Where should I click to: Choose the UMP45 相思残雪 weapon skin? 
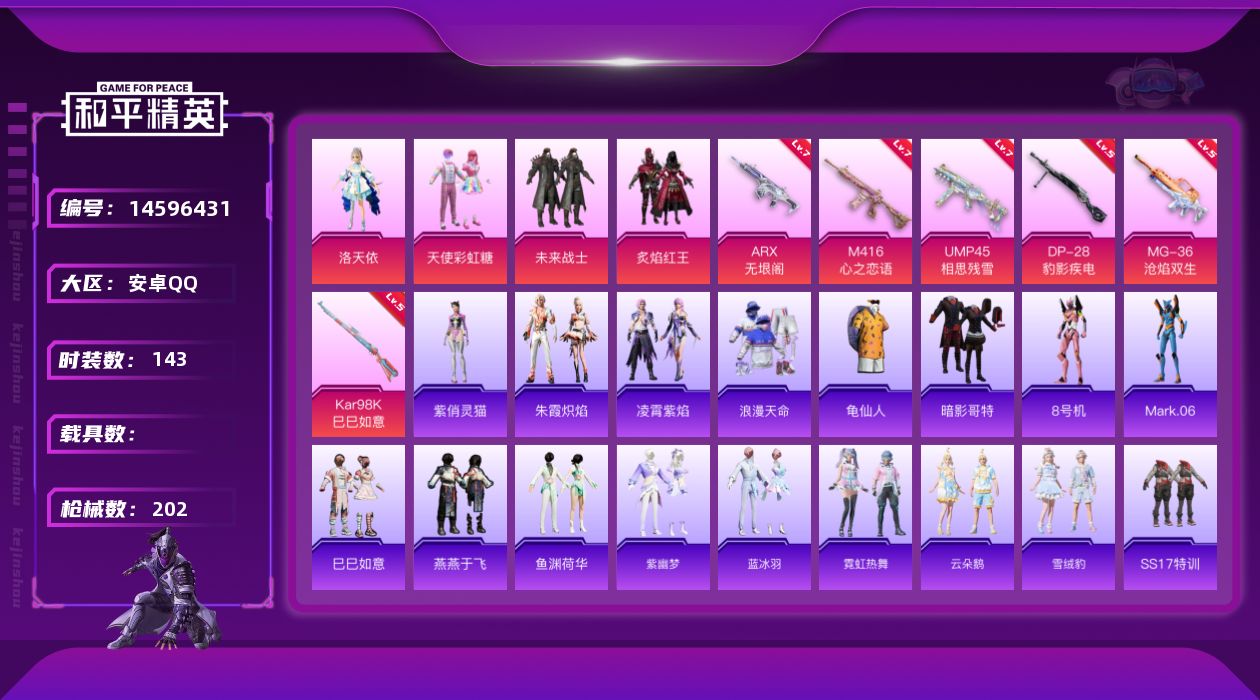pyautogui.click(x=967, y=211)
